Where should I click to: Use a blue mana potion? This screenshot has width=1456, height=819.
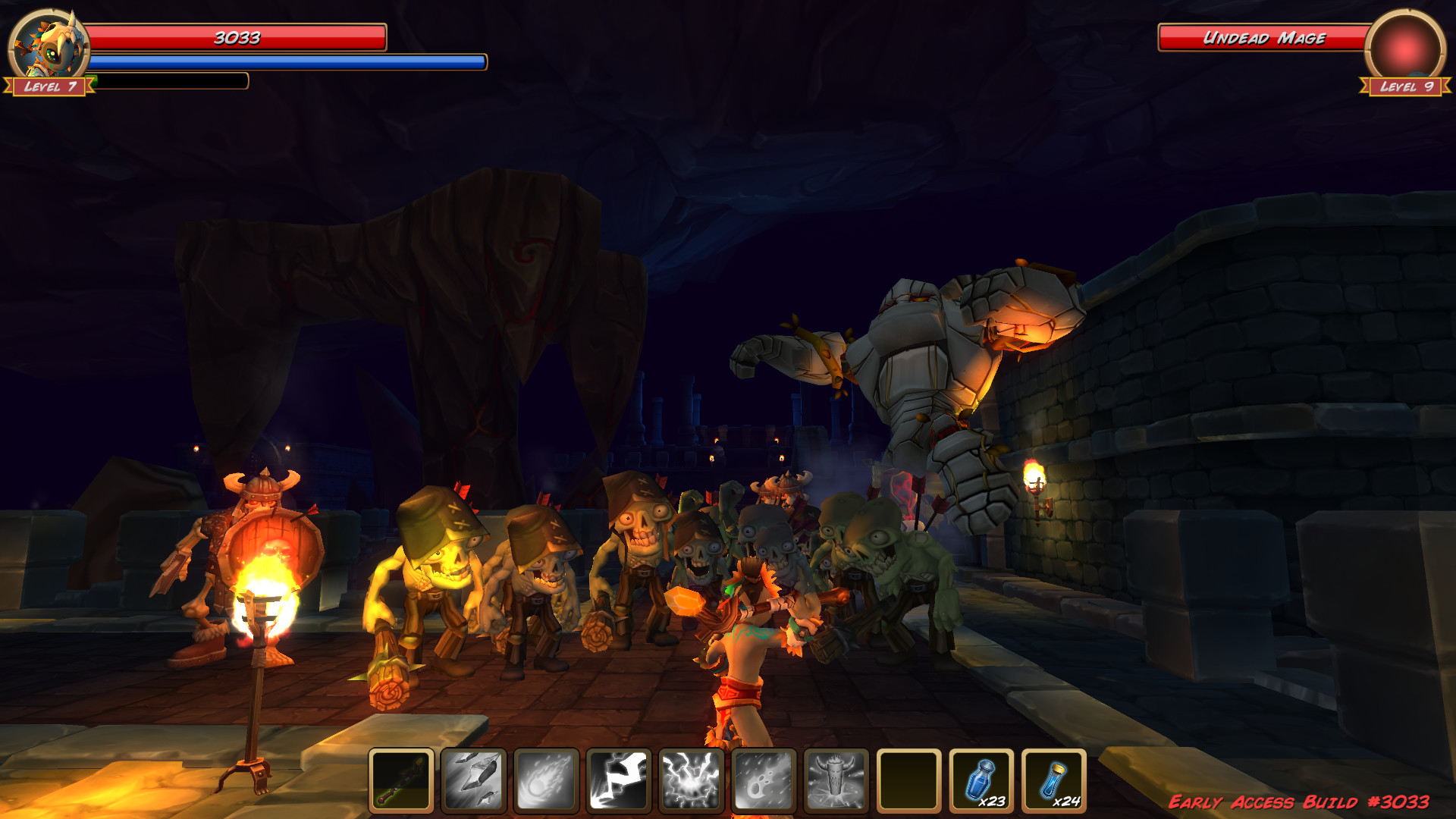981,781
